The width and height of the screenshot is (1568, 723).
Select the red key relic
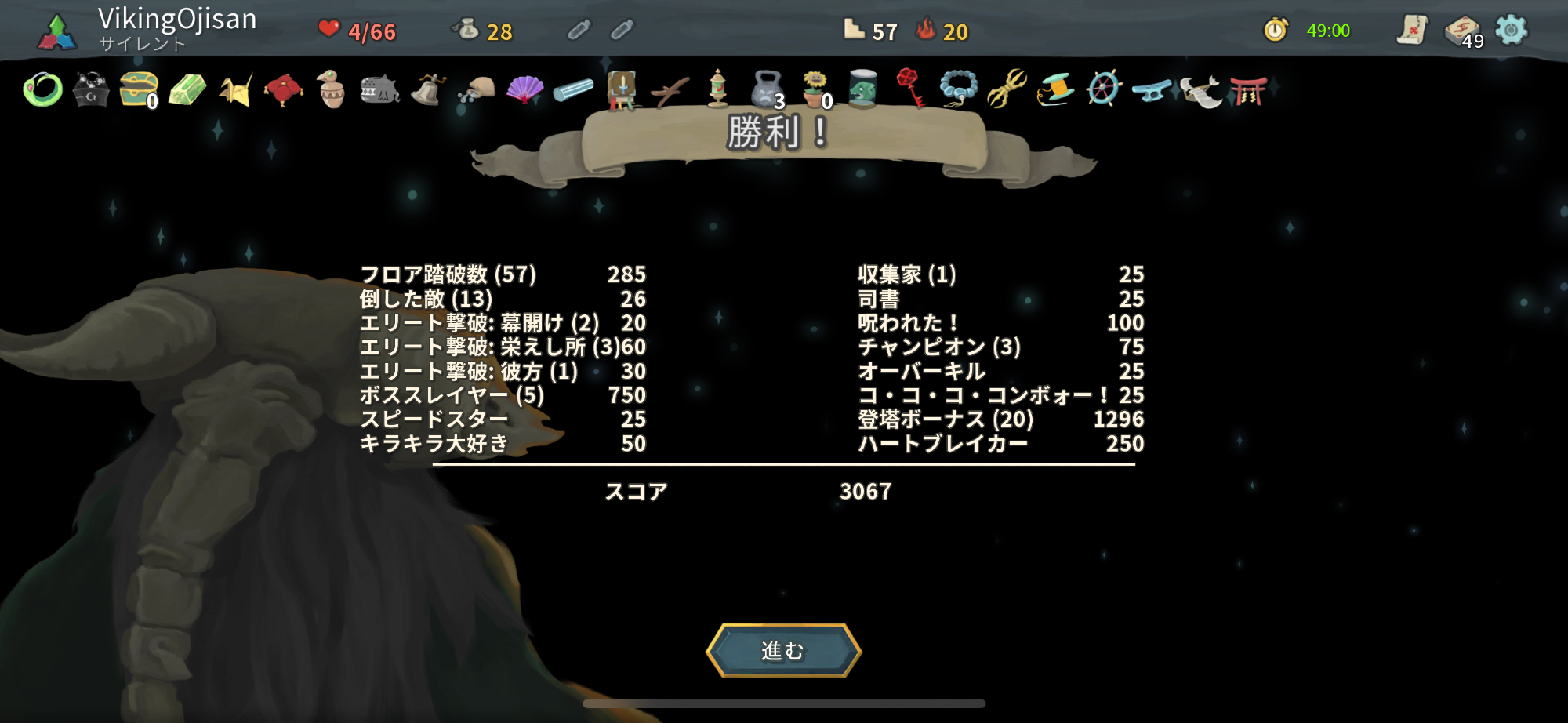point(910,89)
